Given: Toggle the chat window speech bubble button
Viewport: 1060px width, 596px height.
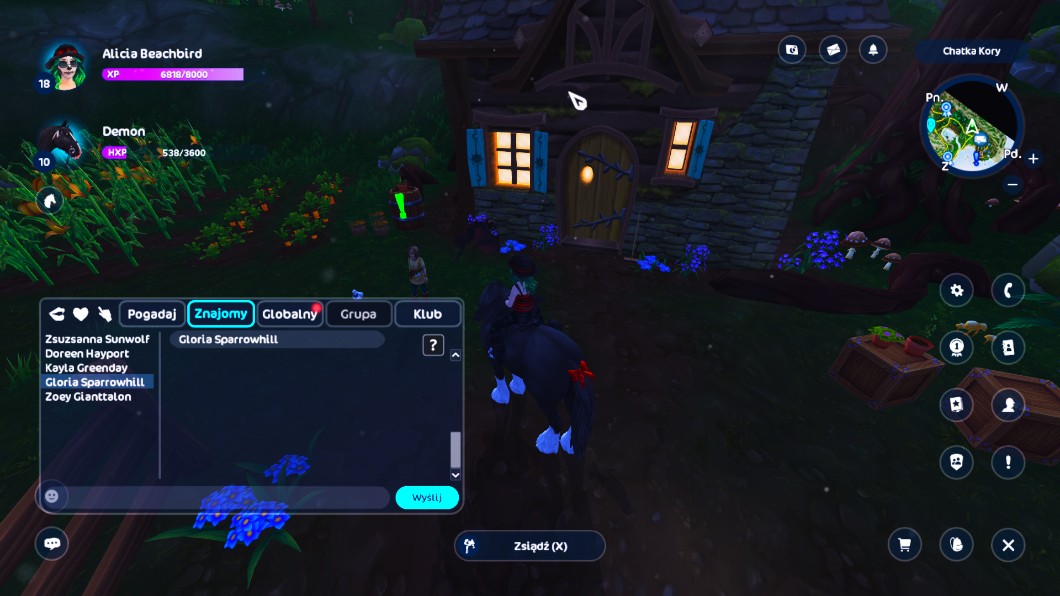Looking at the screenshot, I should tap(52, 544).
